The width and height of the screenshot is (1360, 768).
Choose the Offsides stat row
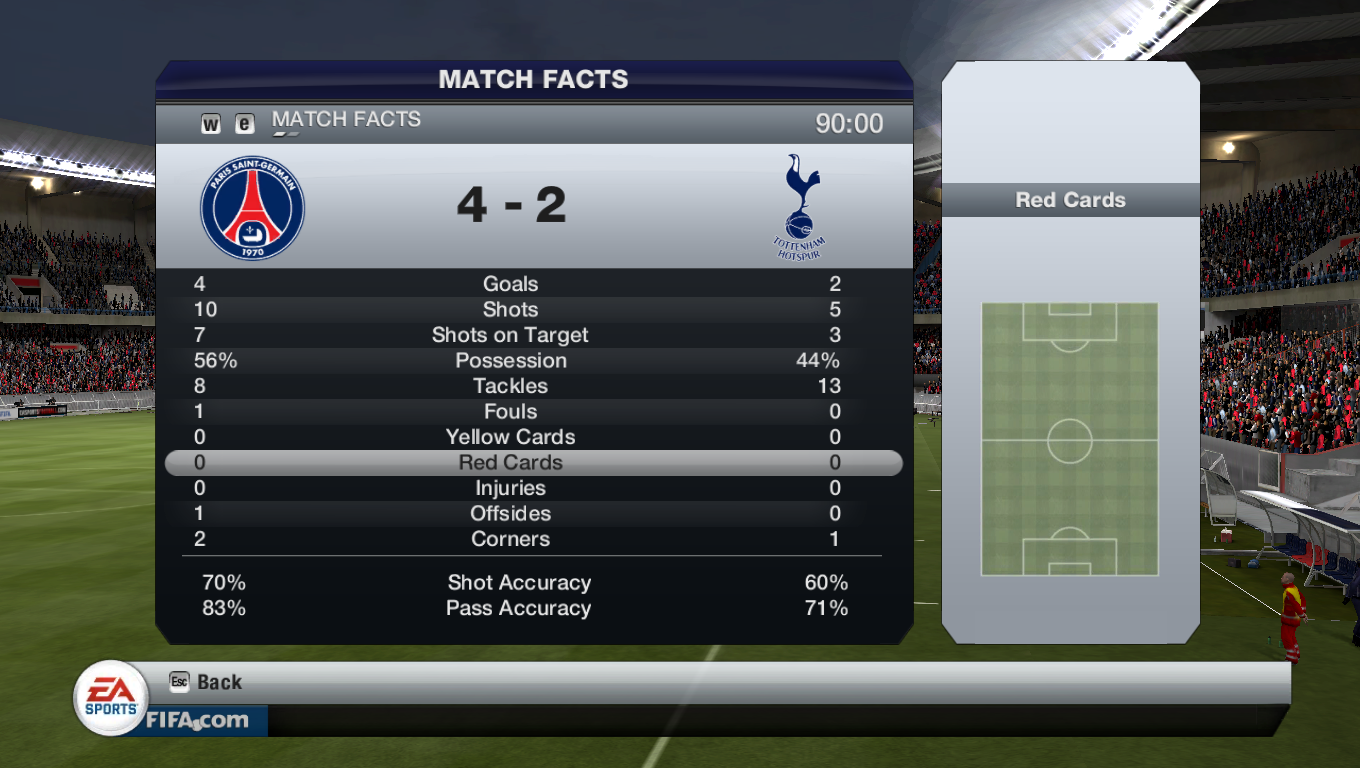point(511,514)
